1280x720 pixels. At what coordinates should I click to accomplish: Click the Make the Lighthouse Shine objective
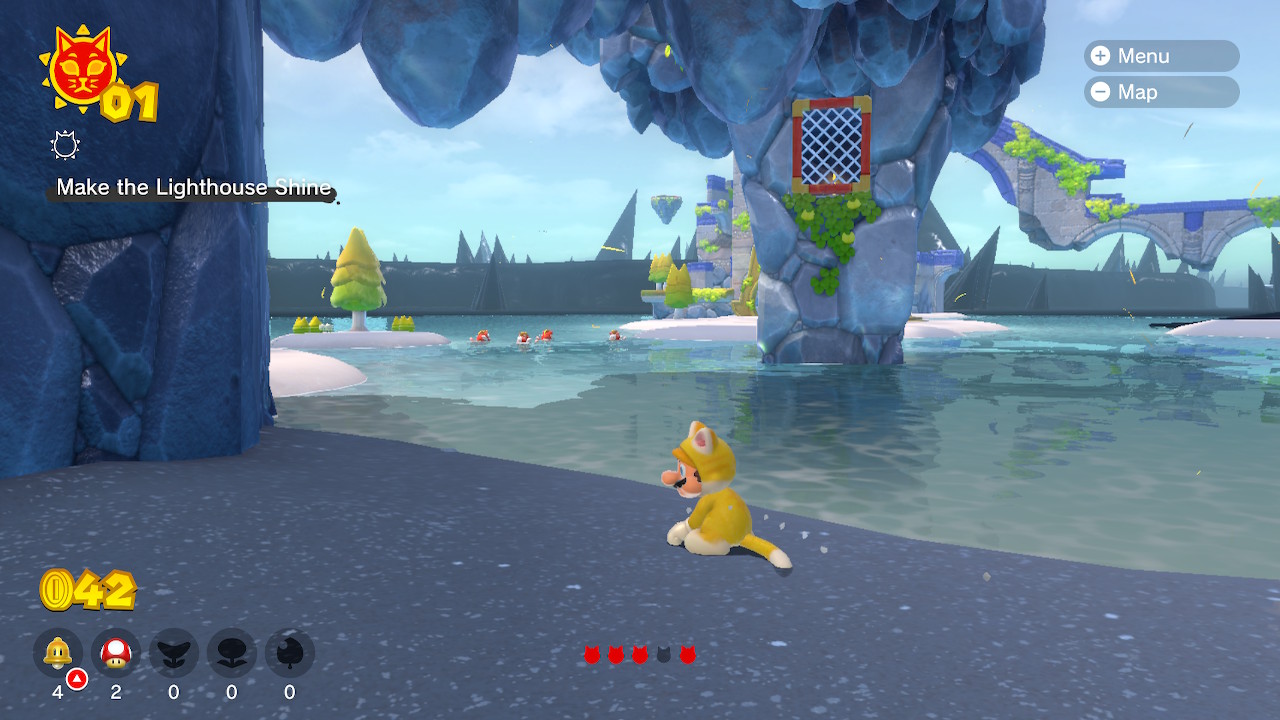[x=193, y=188]
